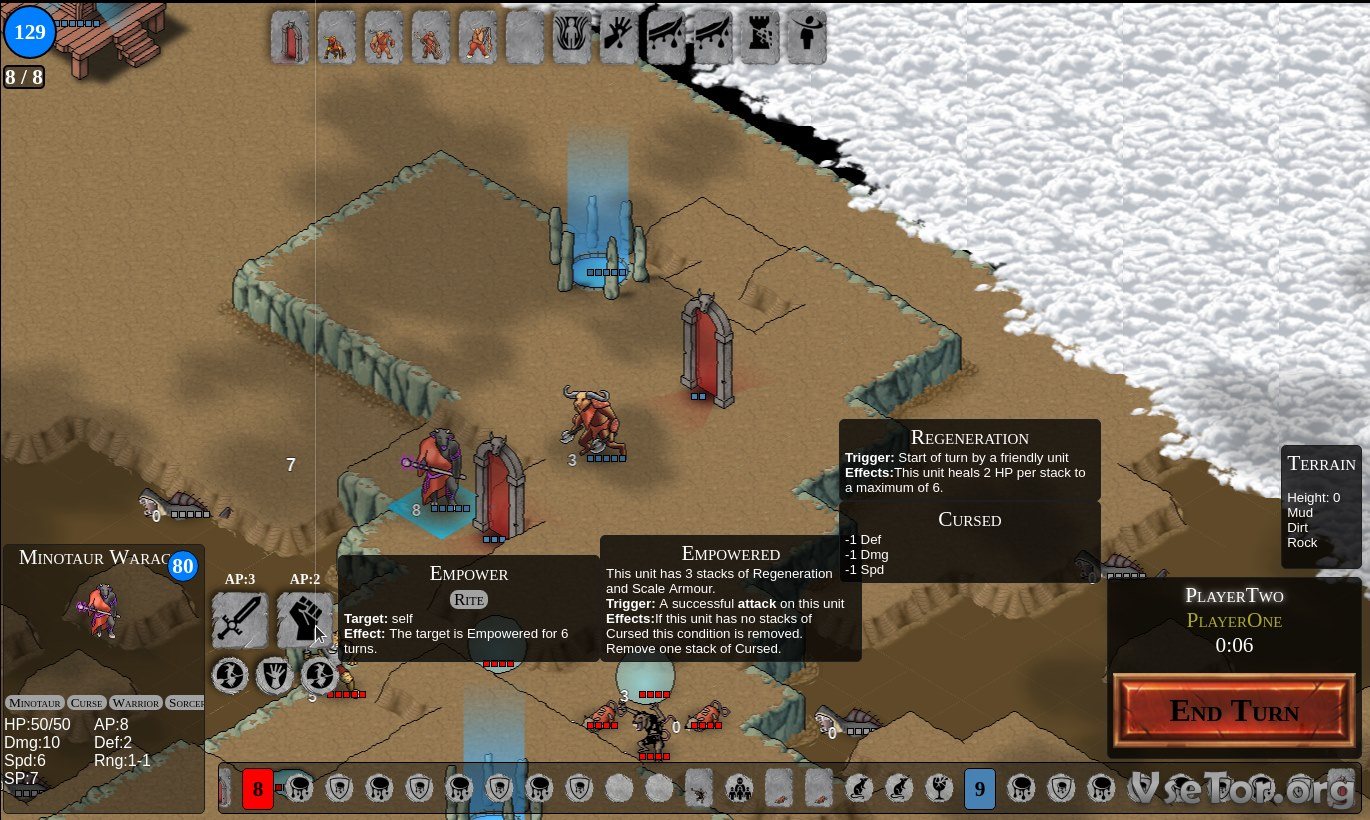Click the Curse tag on unit panel
1370x820 pixels.
(x=87, y=703)
